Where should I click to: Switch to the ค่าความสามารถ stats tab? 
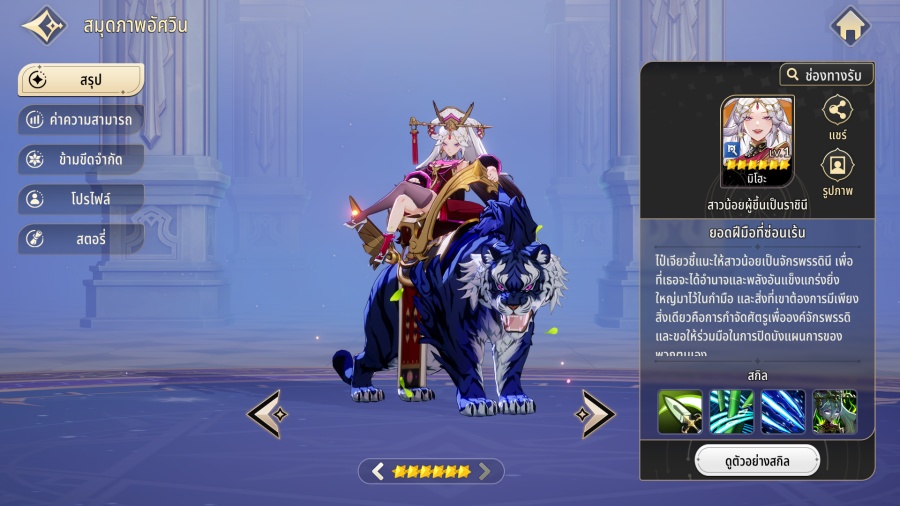pos(80,120)
